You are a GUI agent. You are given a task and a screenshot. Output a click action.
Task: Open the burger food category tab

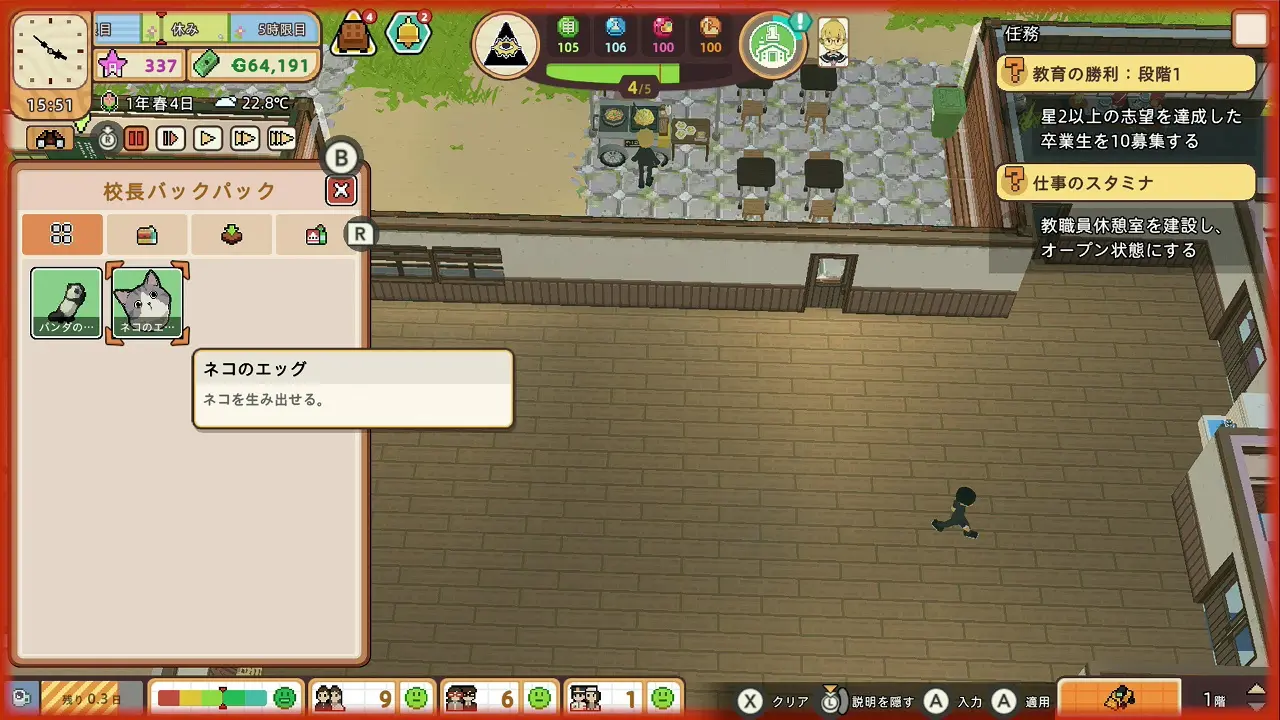point(147,235)
